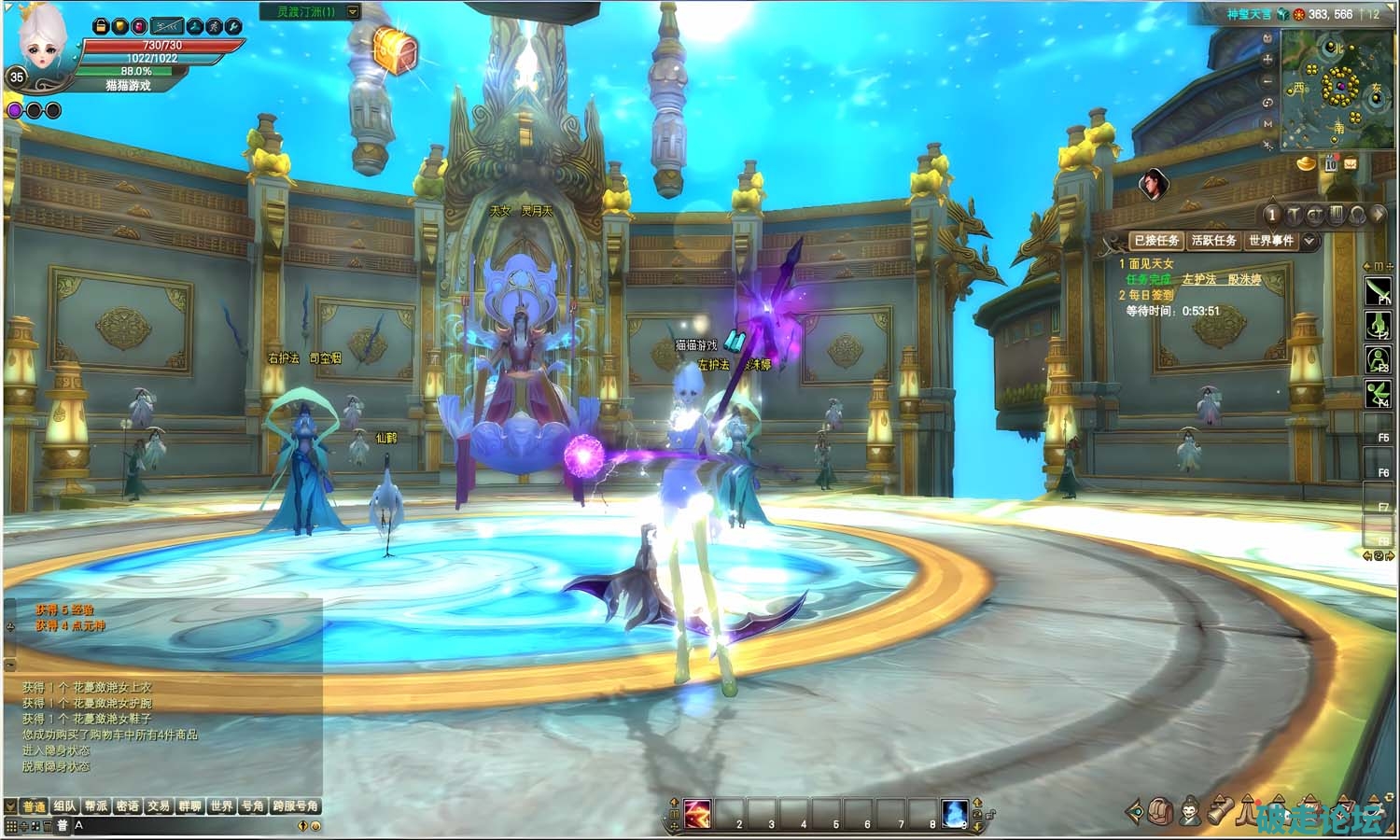Open the gold ingot shop icon

[x=1306, y=164]
